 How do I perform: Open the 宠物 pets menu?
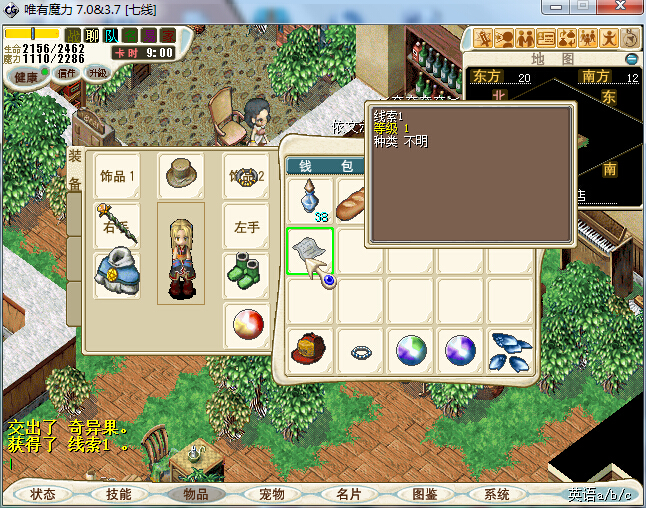click(271, 494)
